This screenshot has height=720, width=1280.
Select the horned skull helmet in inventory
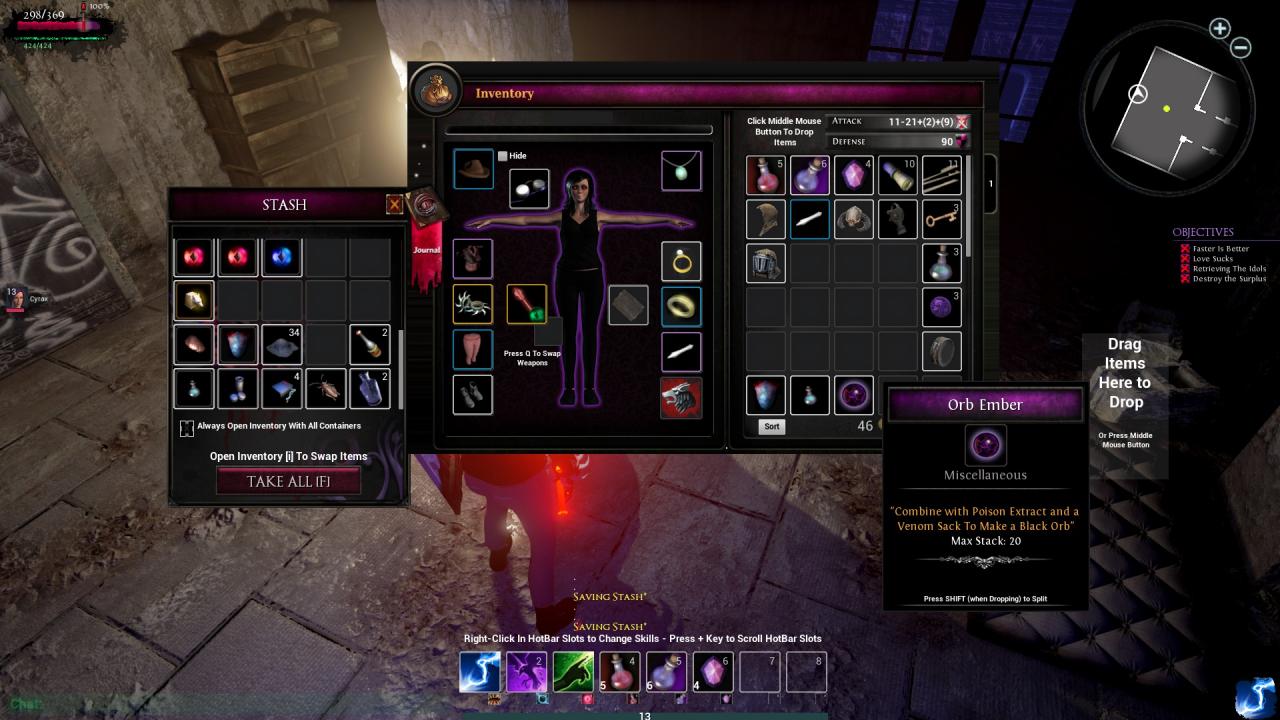[x=853, y=219]
